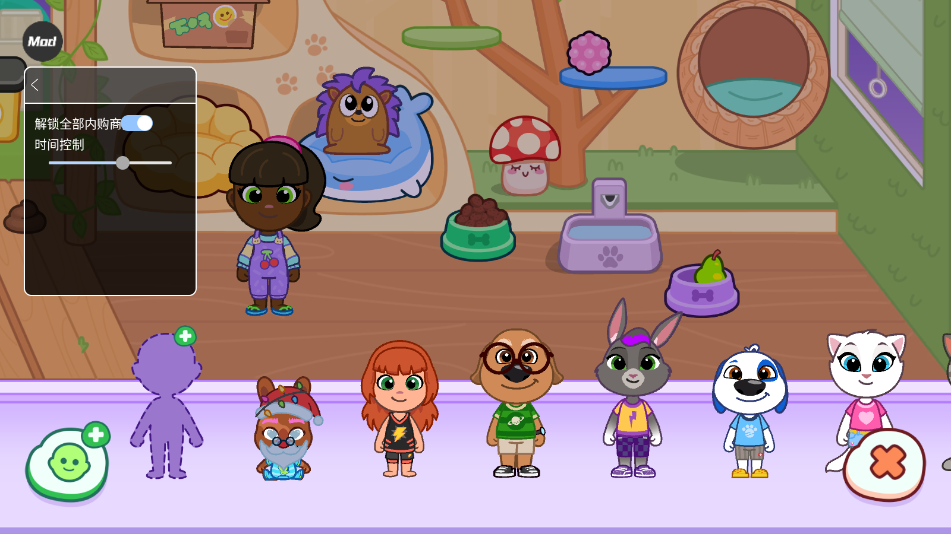This screenshot has height=534, width=951.
Task: Pick the dog with glasses character
Action: (516, 400)
